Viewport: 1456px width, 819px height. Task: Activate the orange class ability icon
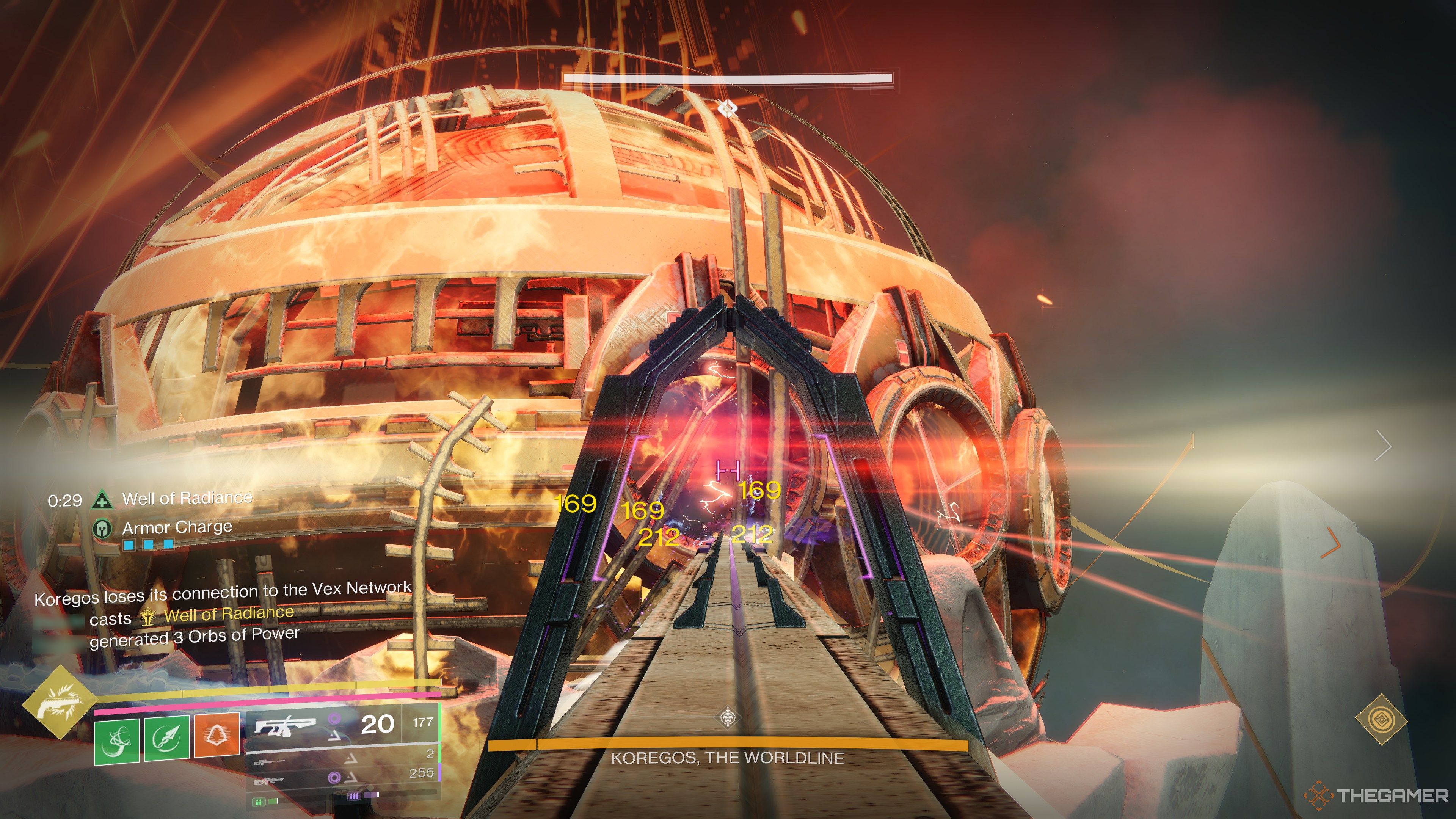tap(216, 735)
